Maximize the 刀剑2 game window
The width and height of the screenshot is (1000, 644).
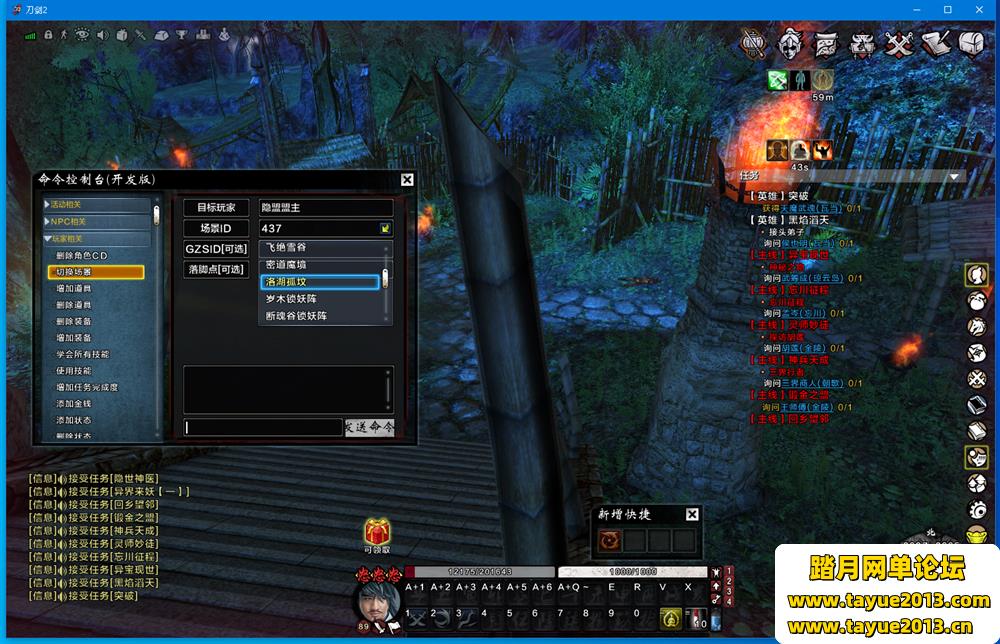tap(947, 9)
